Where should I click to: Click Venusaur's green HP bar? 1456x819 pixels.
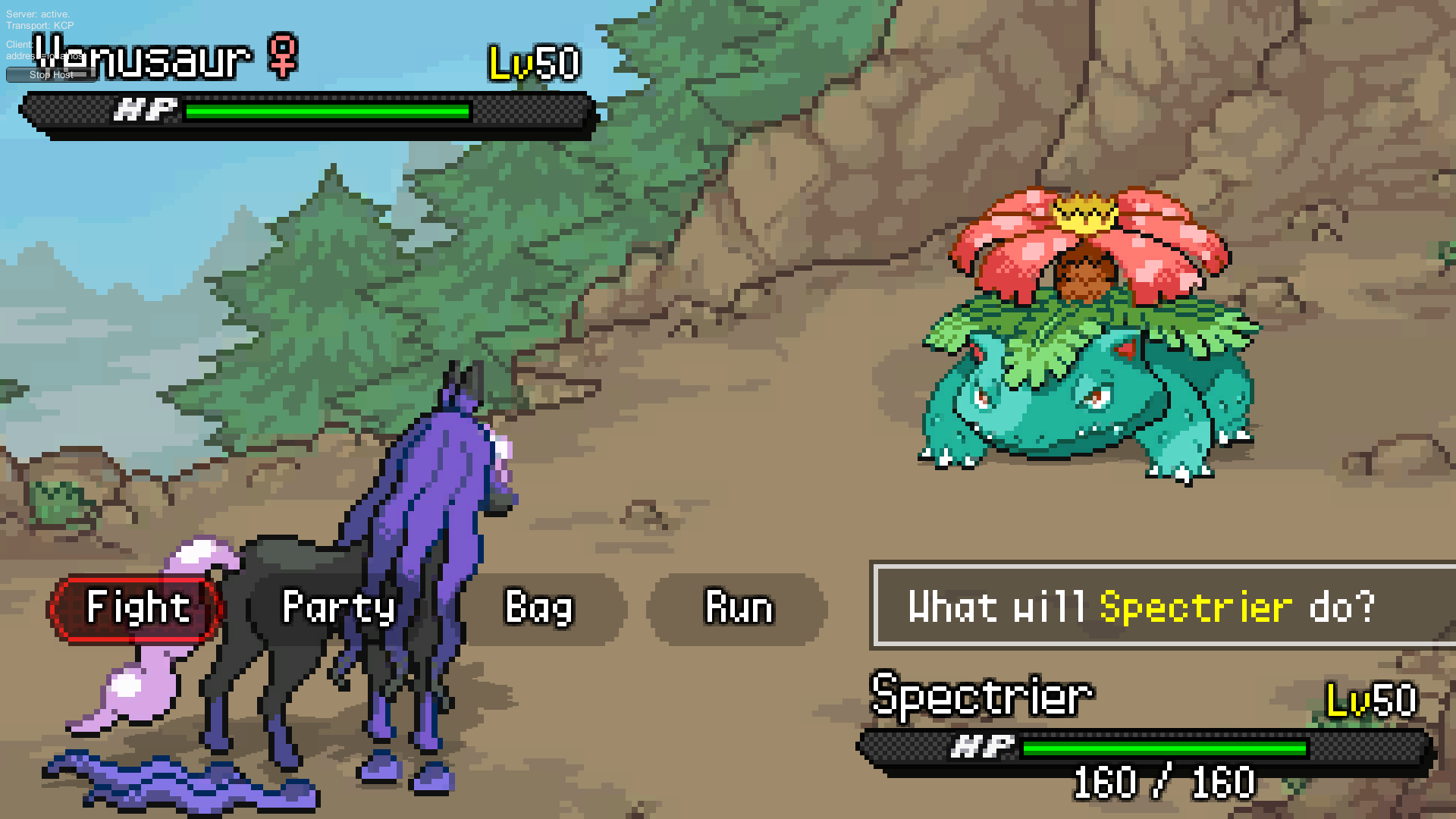[326, 112]
